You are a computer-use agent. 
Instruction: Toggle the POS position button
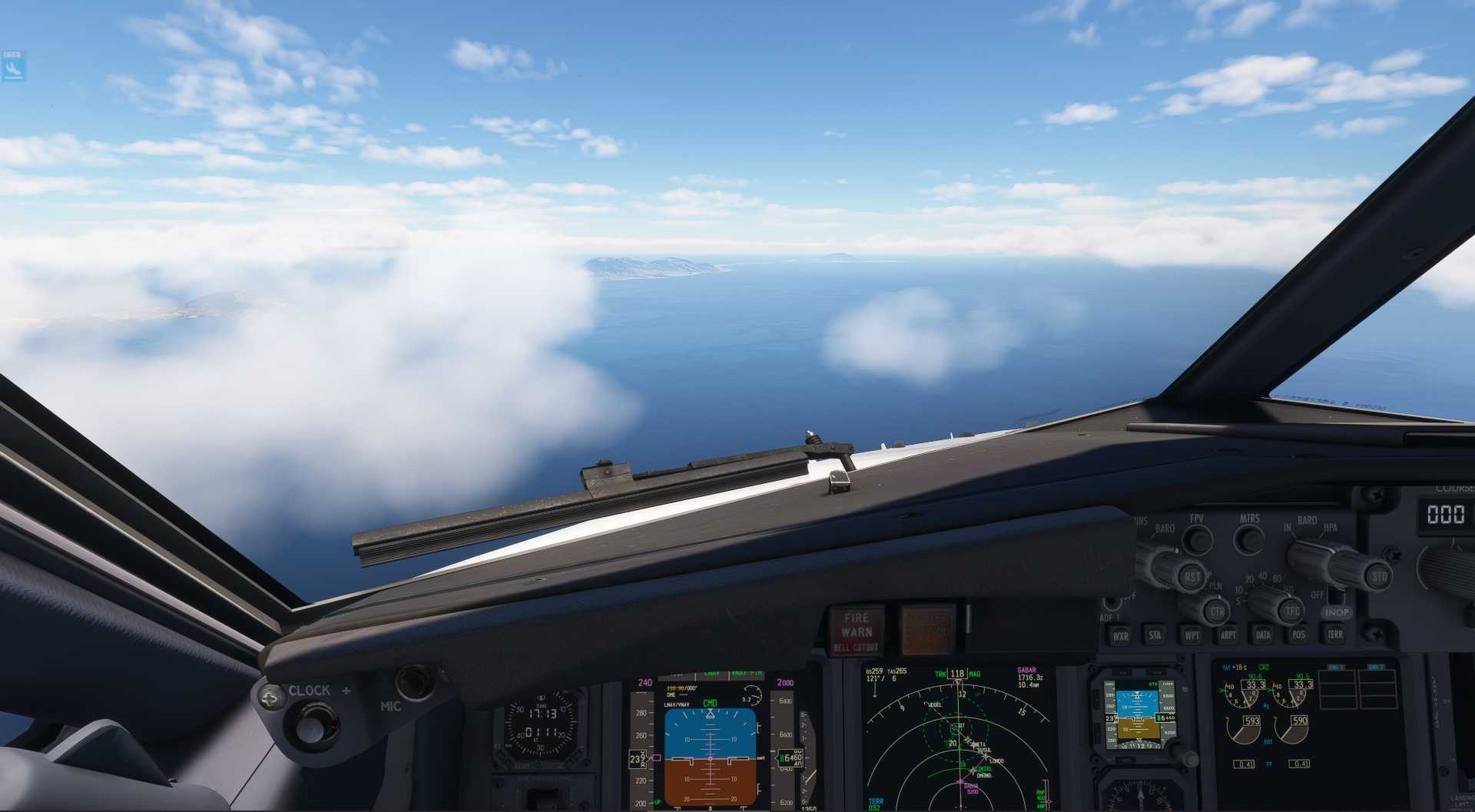click(1298, 635)
